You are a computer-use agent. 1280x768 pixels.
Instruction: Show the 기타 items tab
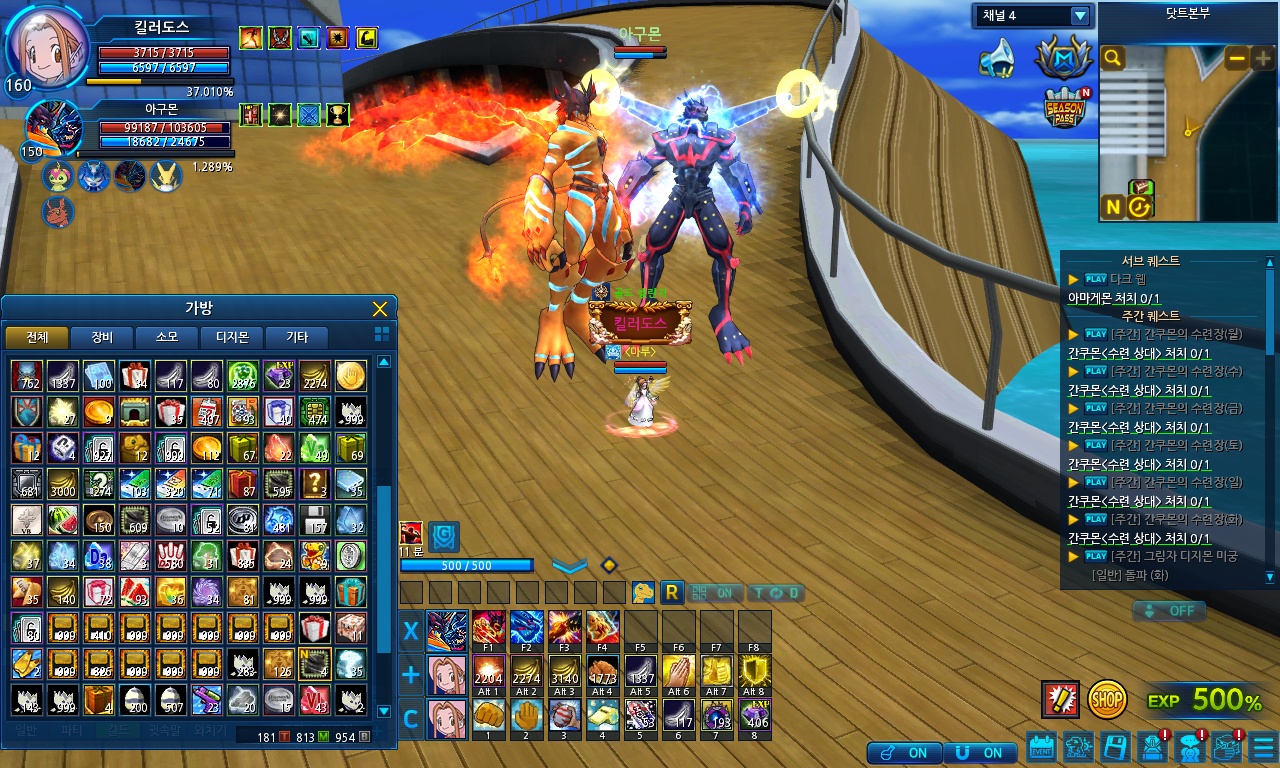297,337
